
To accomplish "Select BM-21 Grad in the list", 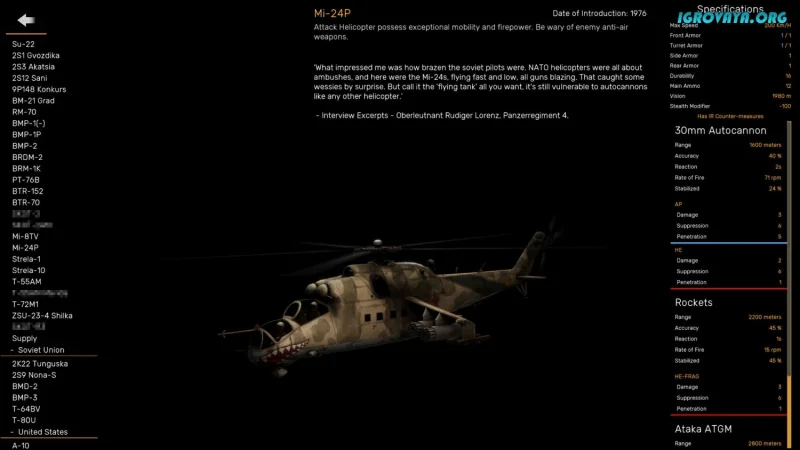I will click(33, 101).
